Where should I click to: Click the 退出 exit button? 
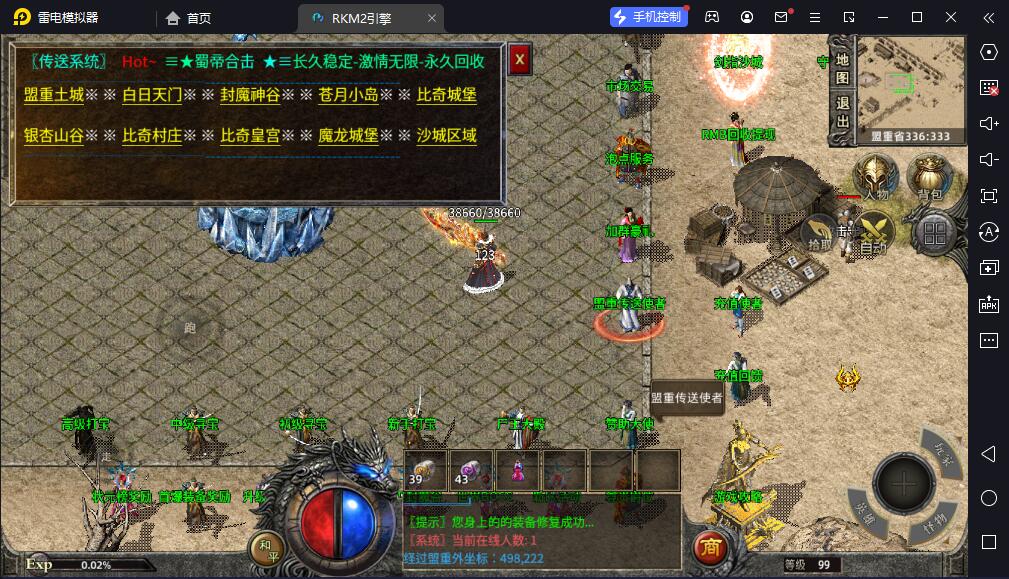pos(842,111)
